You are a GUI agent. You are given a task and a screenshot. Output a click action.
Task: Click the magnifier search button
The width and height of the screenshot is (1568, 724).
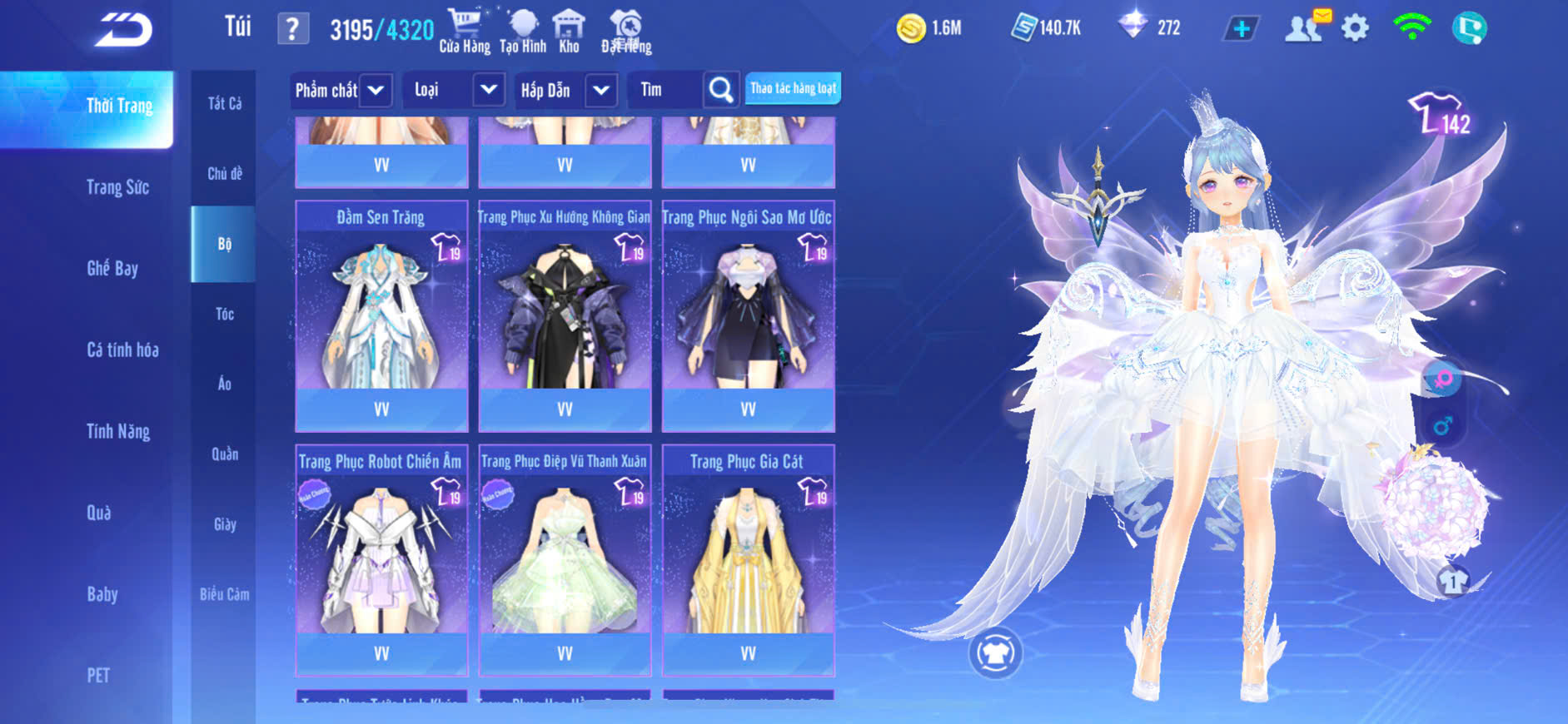point(721,90)
